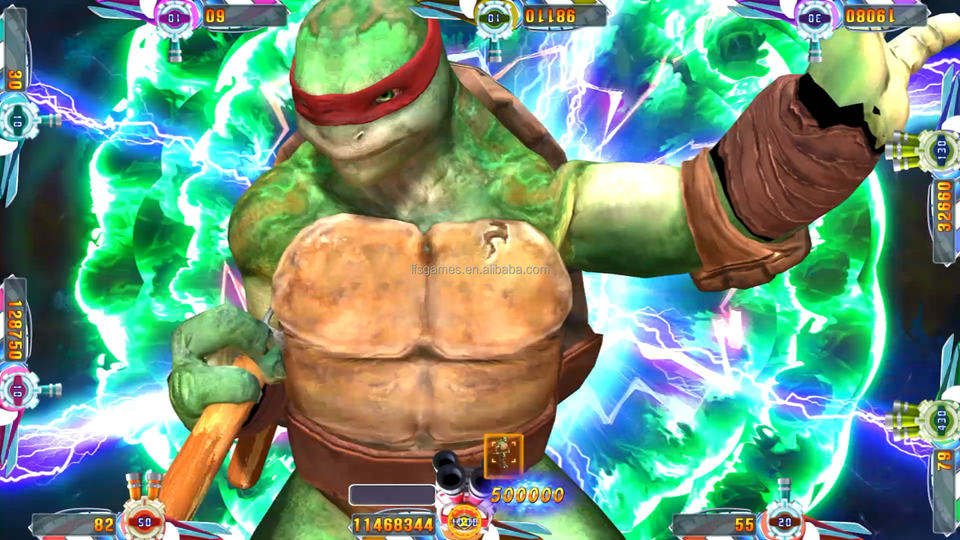
Task: Select the turtle card icon beside 500000
Action: [503, 455]
